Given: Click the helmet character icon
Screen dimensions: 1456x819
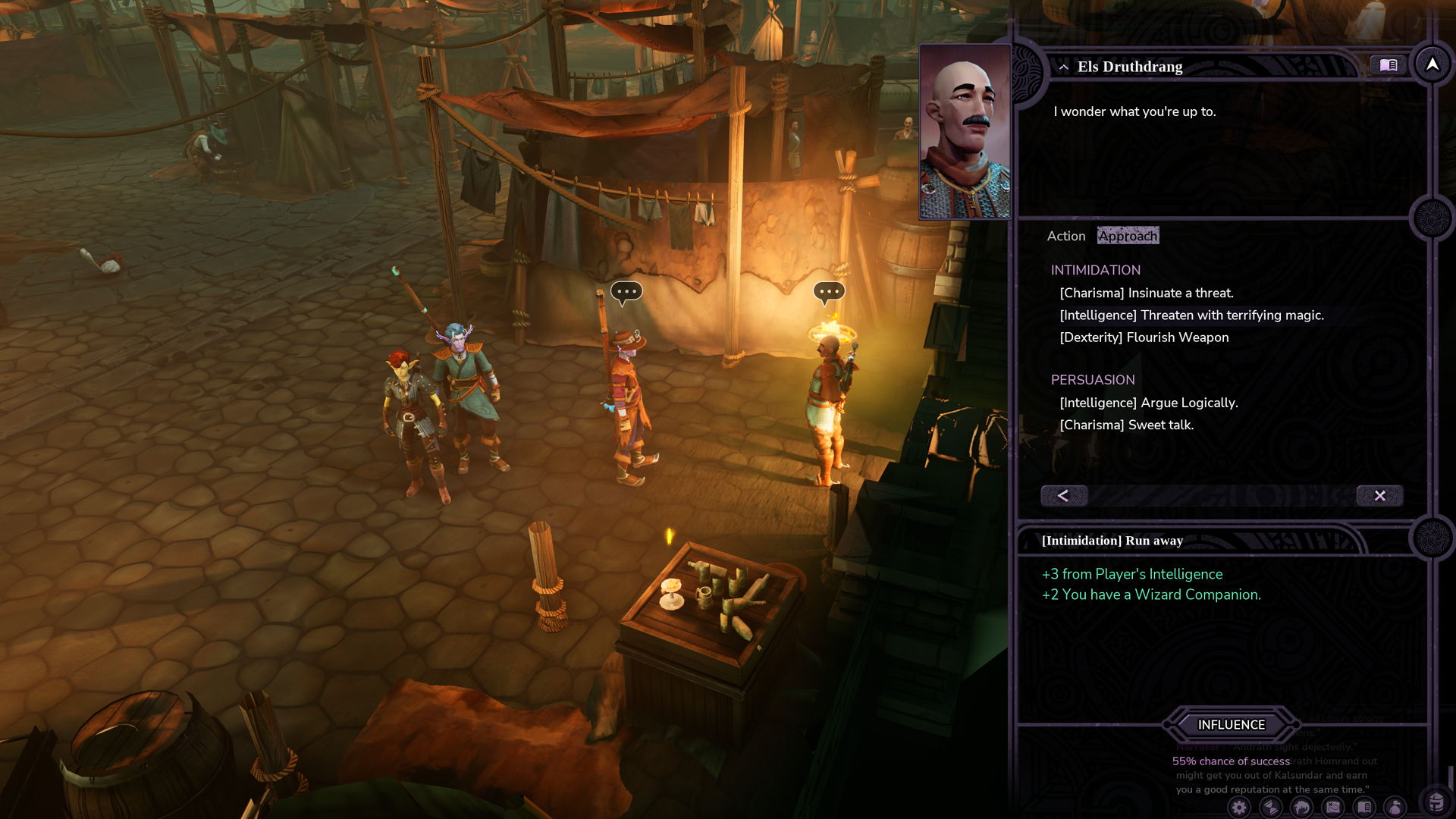Looking at the screenshot, I should tap(1436, 802).
